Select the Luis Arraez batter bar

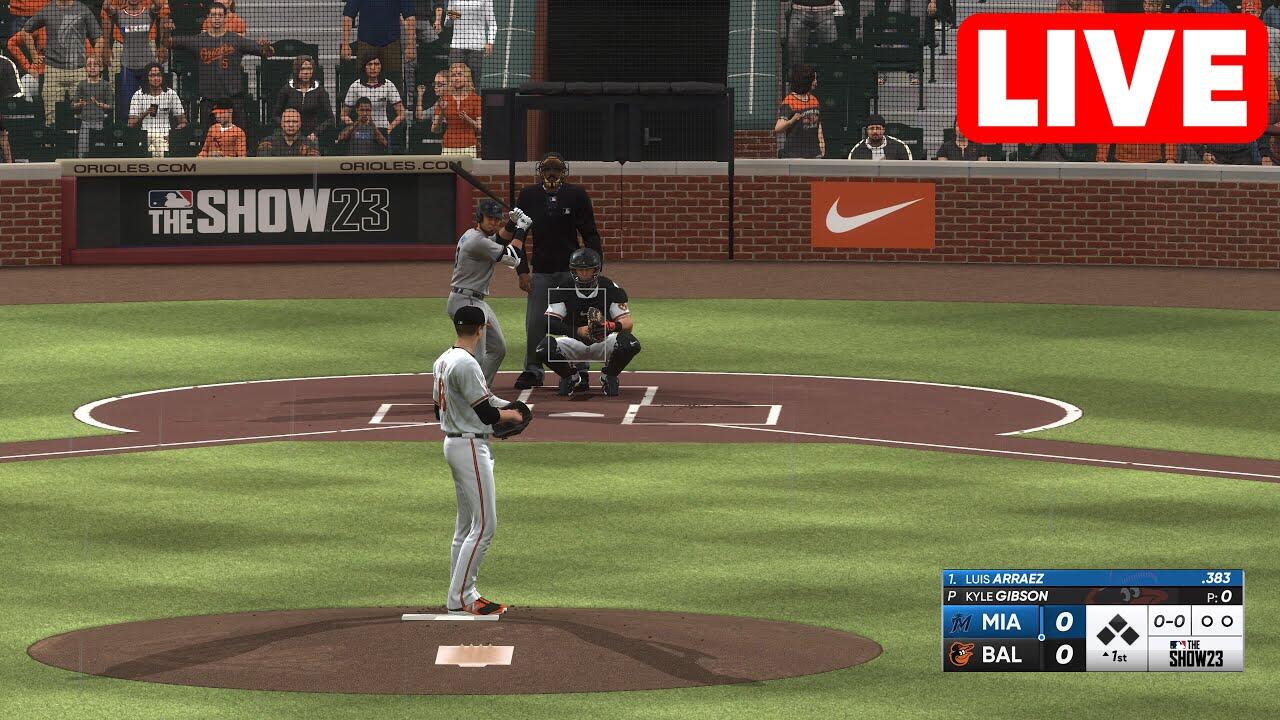point(1092,578)
